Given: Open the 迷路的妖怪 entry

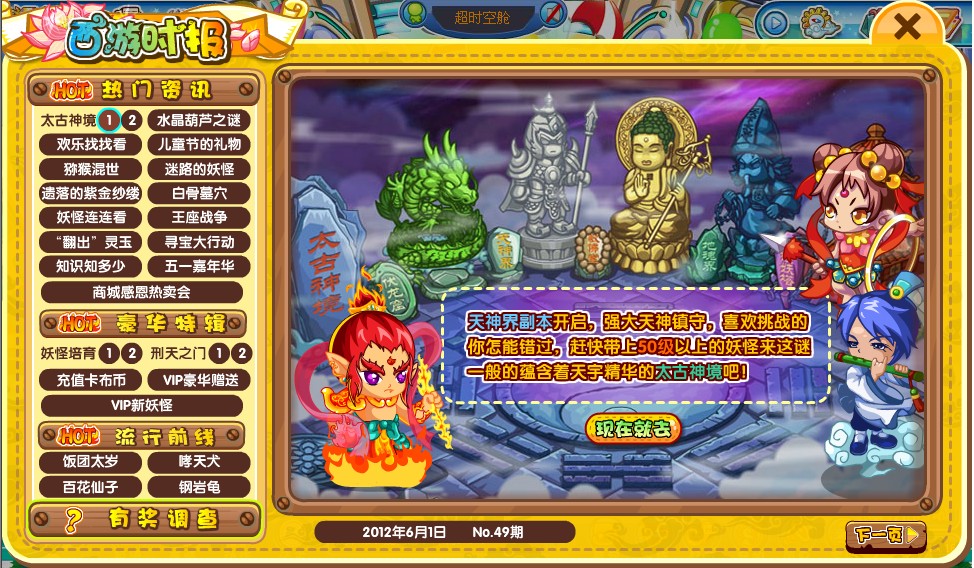Looking at the screenshot, I should (199, 169).
